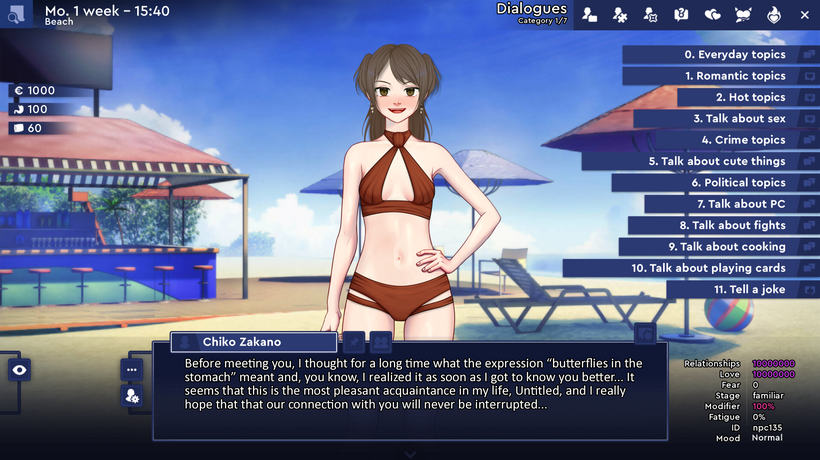Toggle the eye visibility button

[19, 370]
